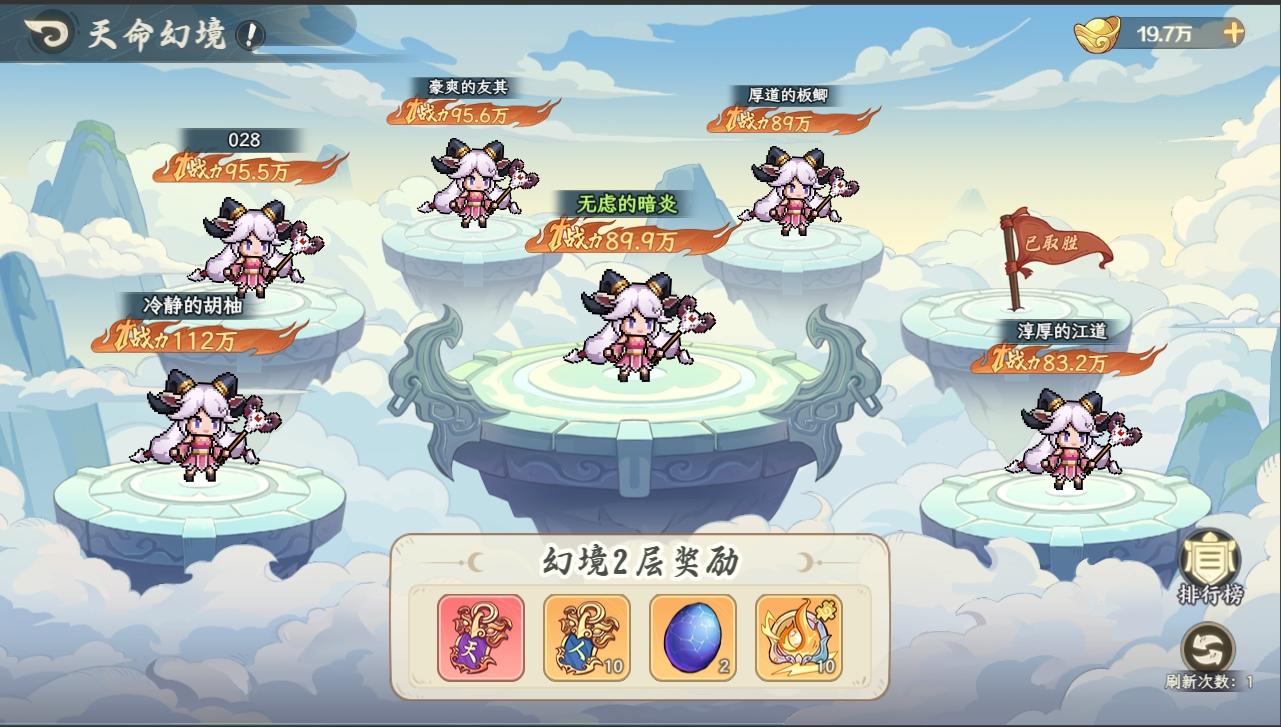The image size is (1281, 727).
Task: Click the exclamation mark beside the title
Action: click(x=248, y=33)
